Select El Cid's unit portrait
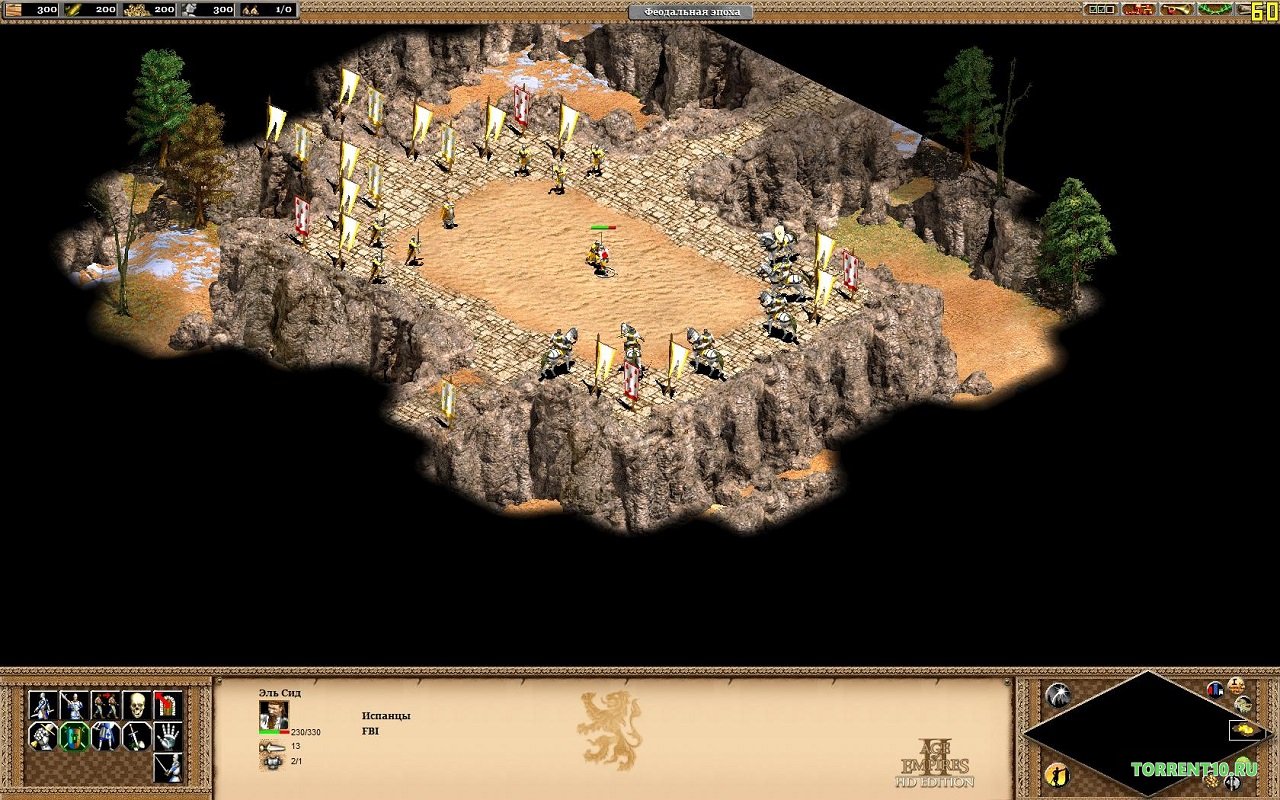The width and height of the screenshot is (1280, 800). (273, 714)
